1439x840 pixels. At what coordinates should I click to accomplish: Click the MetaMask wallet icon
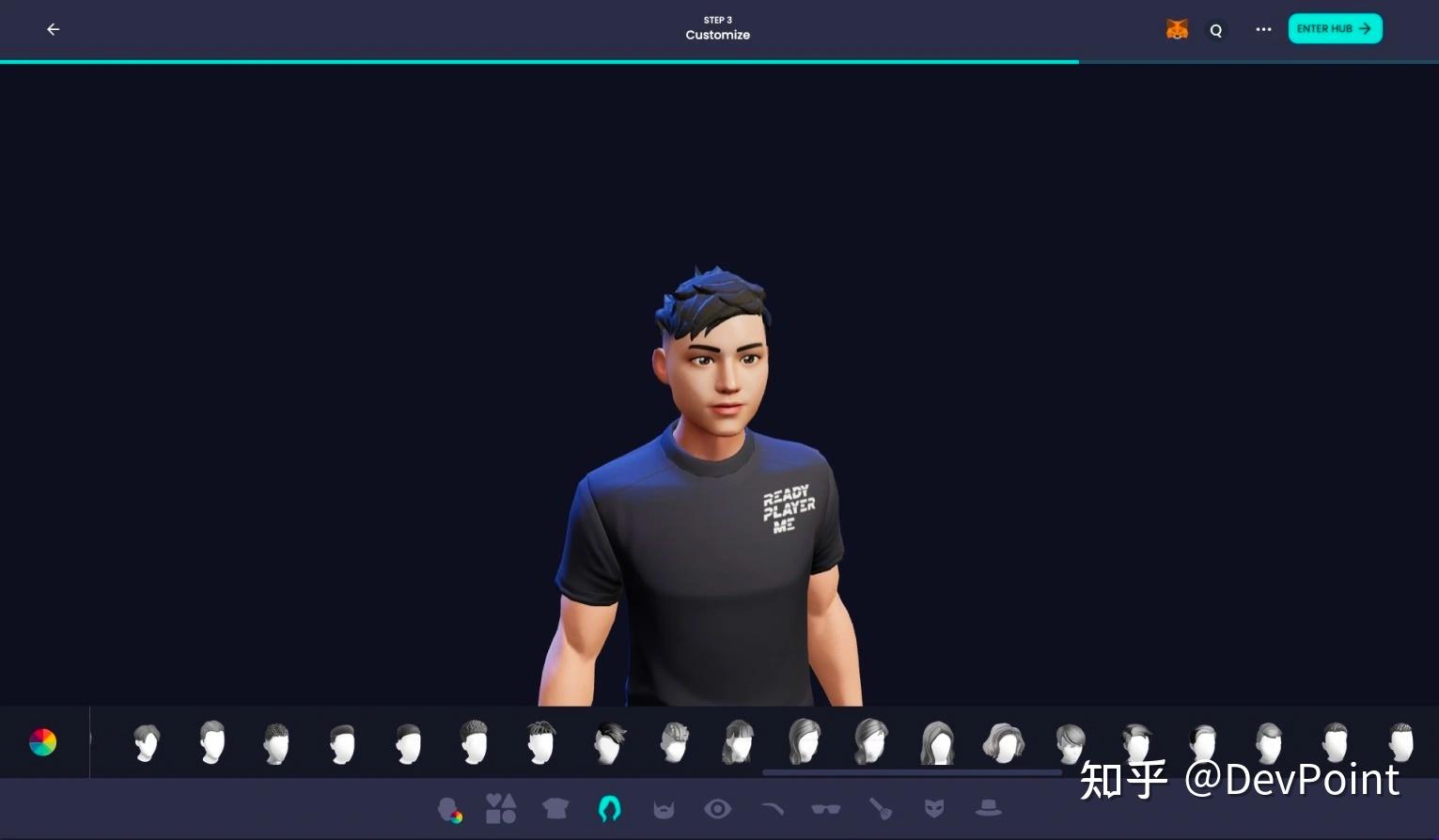1176,29
